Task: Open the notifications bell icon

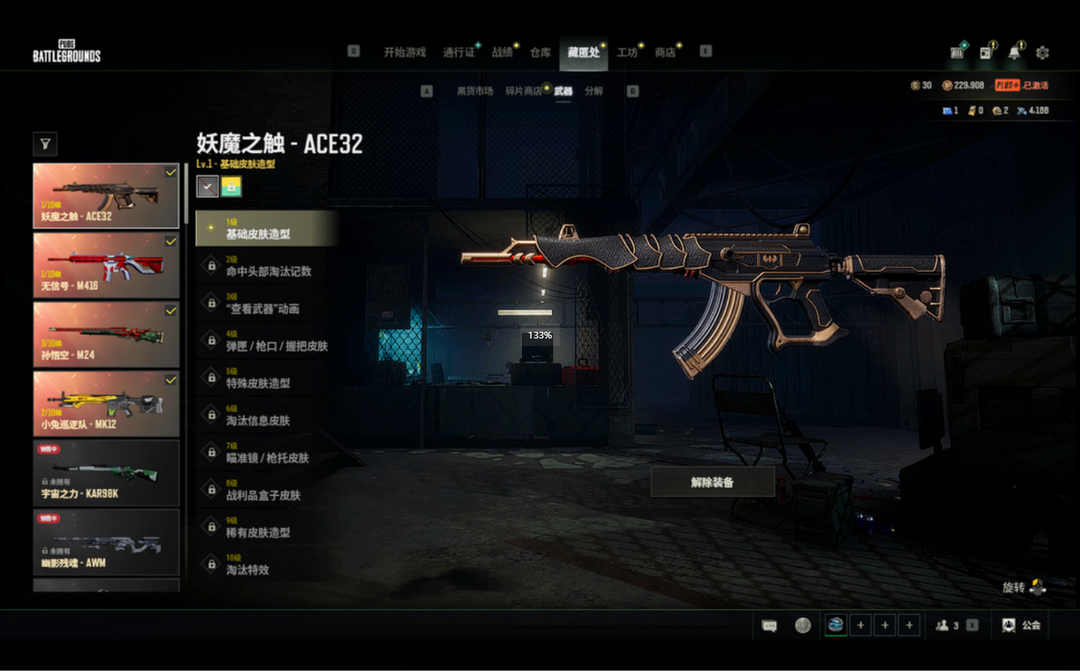Action: [1016, 52]
